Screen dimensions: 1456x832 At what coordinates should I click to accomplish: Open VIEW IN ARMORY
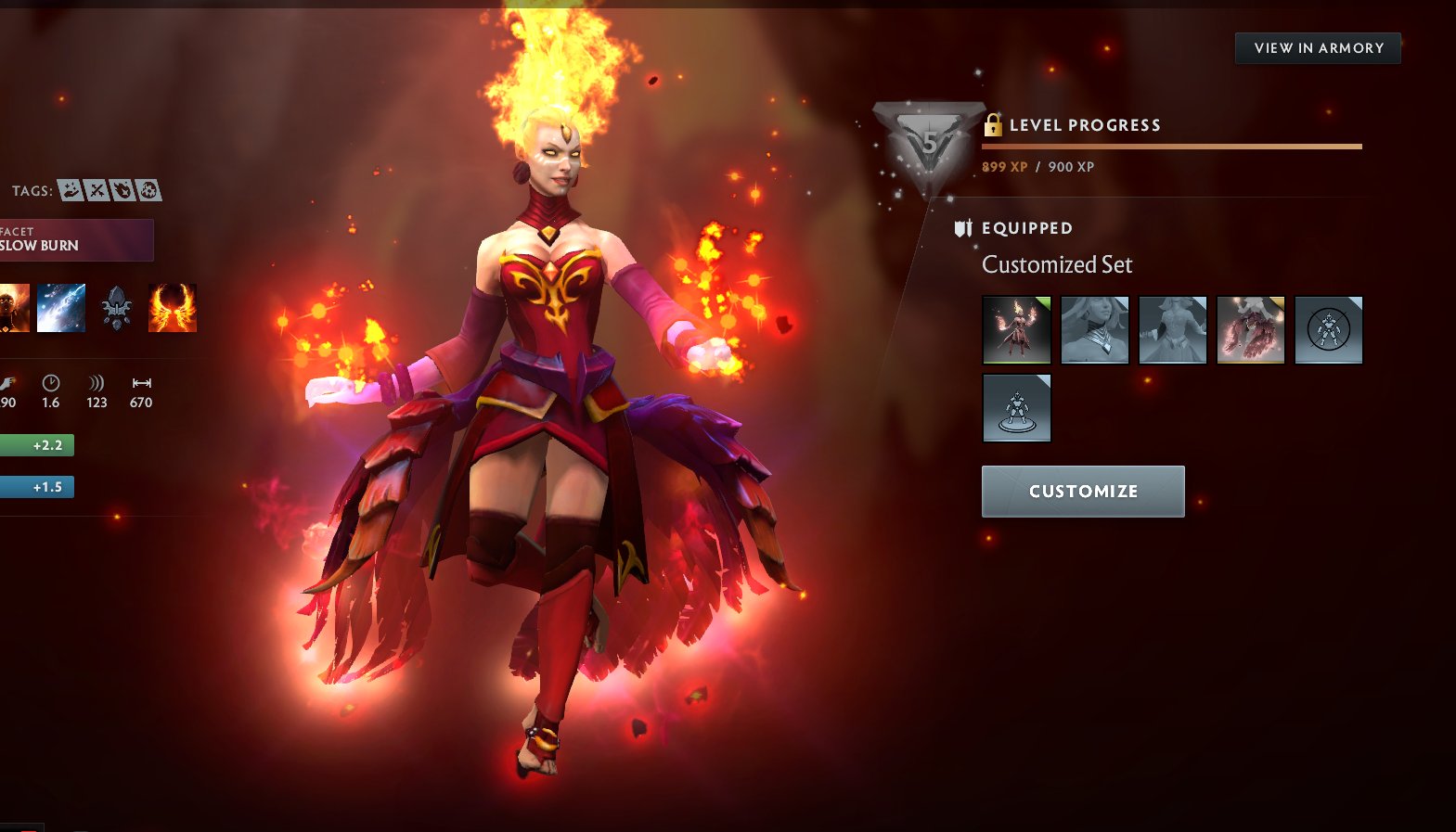click(x=1317, y=47)
